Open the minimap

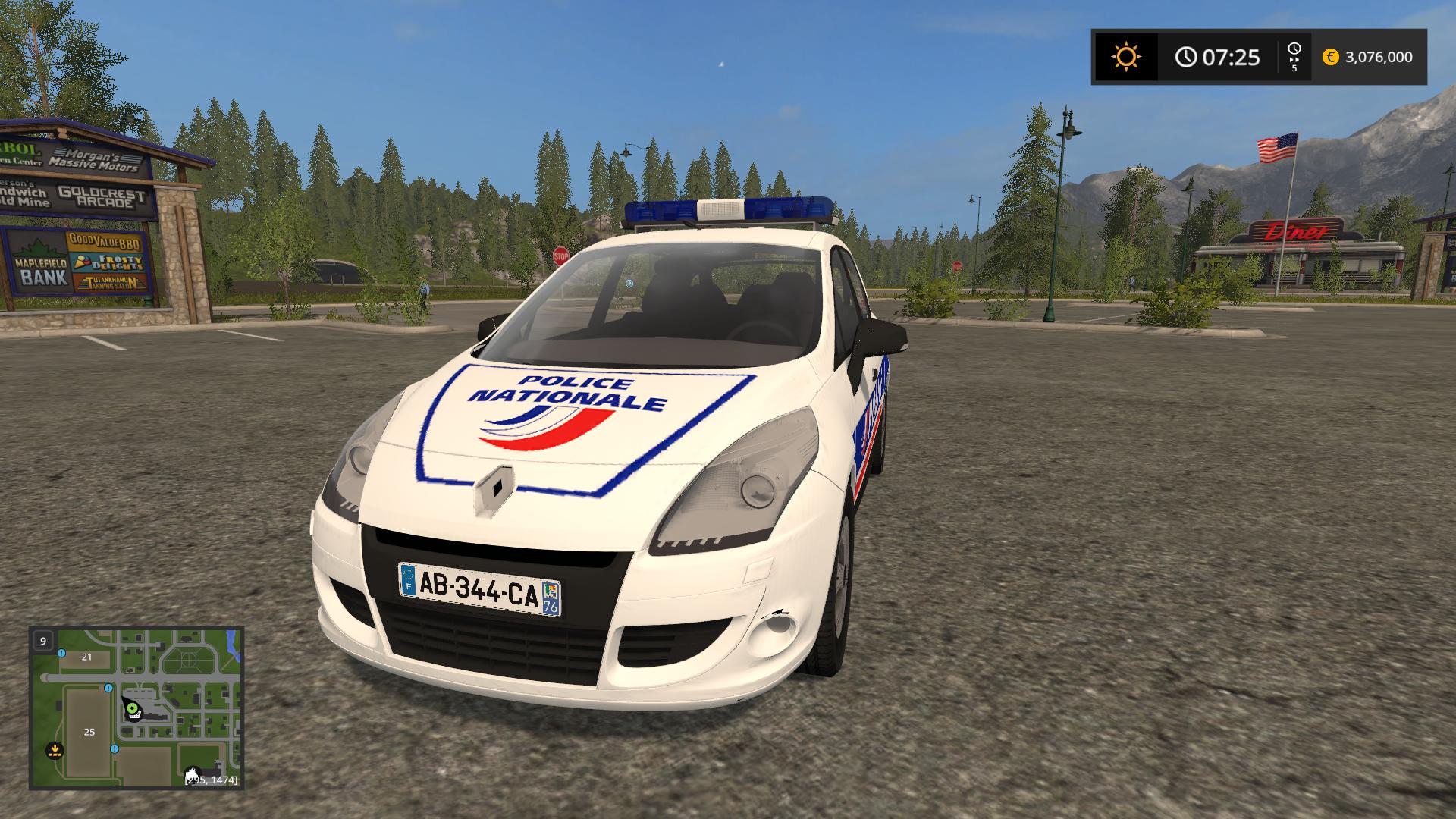[136, 708]
